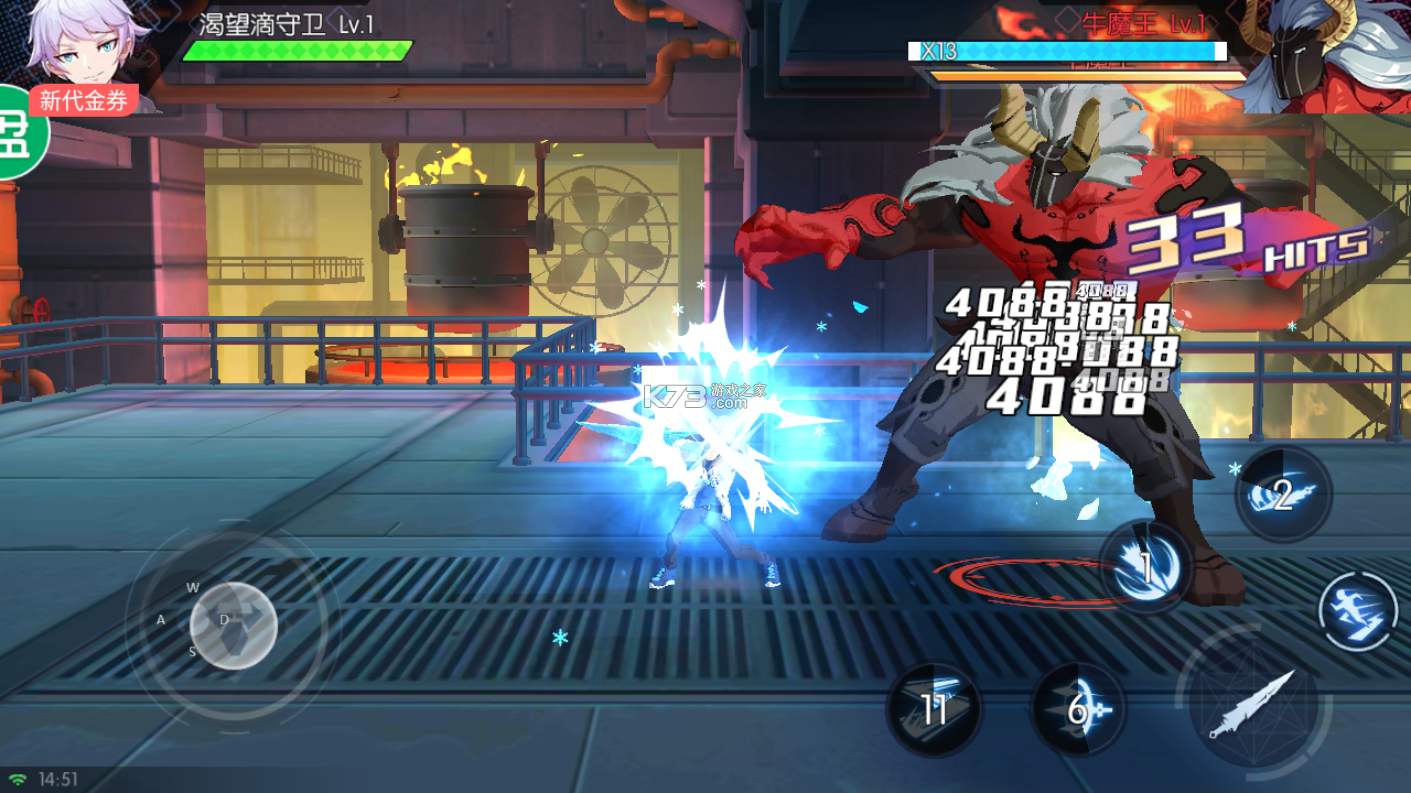Activate the running dash skill
Viewport: 1411px width, 793px height.
pos(1356,612)
